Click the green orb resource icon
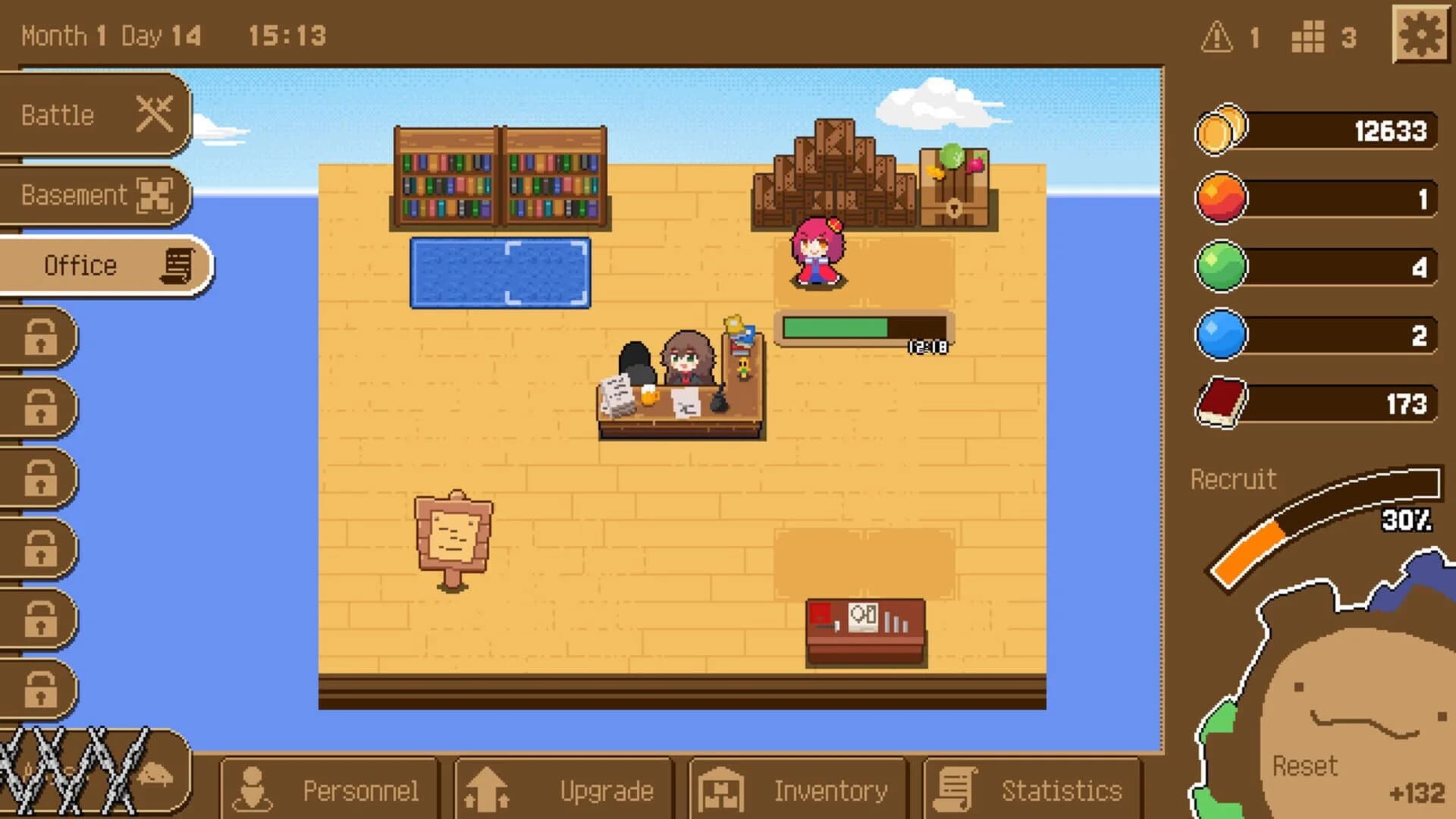 tap(1220, 265)
